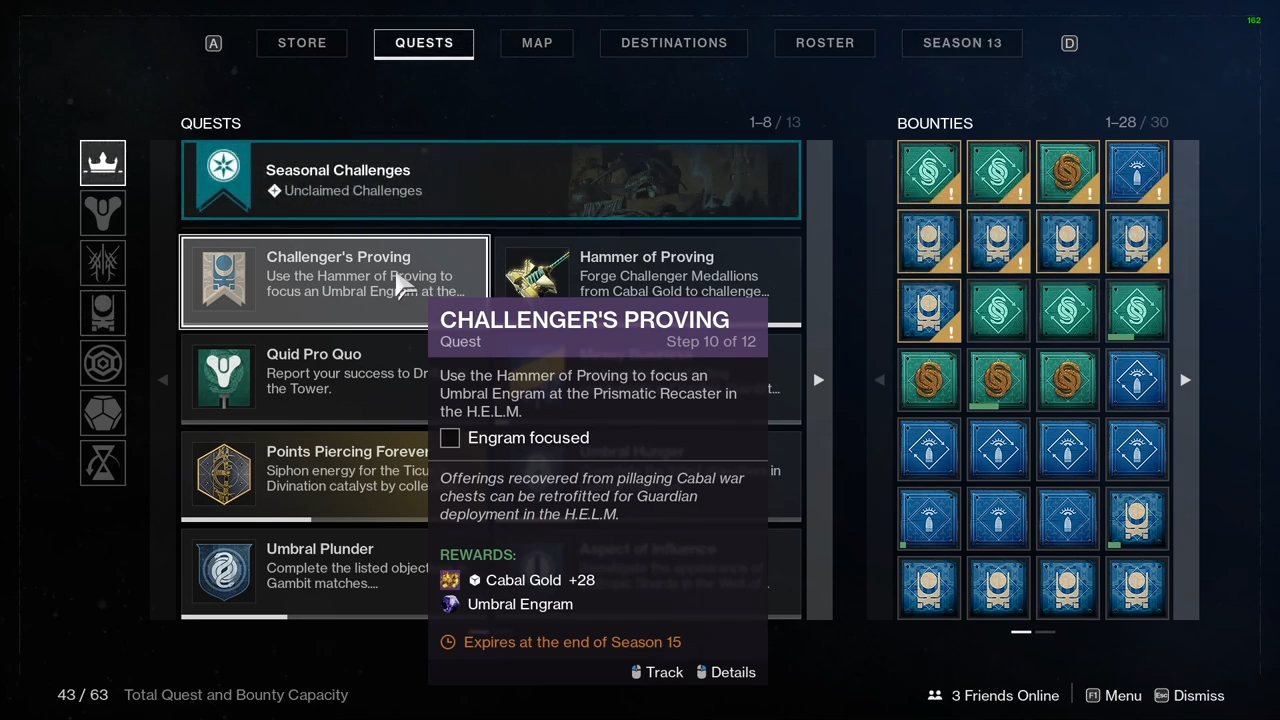The width and height of the screenshot is (1280, 720).
Task: Select the crown quest category icon
Action: pyautogui.click(x=103, y=163)
